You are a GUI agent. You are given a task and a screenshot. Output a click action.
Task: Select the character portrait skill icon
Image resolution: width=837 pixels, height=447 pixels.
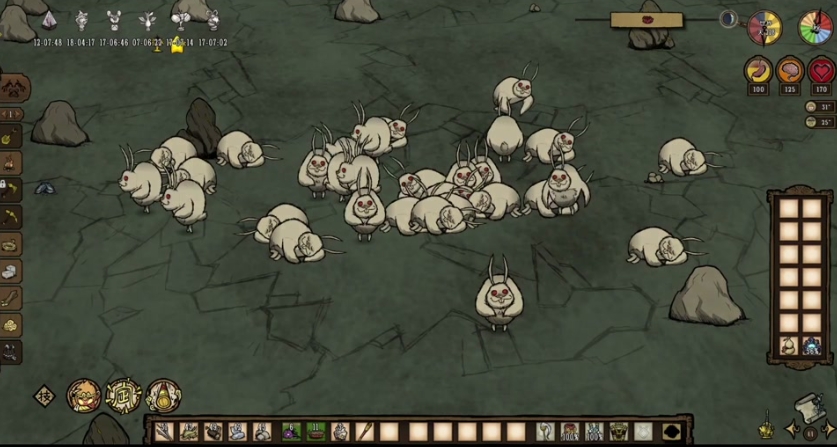tap(84, 395)
